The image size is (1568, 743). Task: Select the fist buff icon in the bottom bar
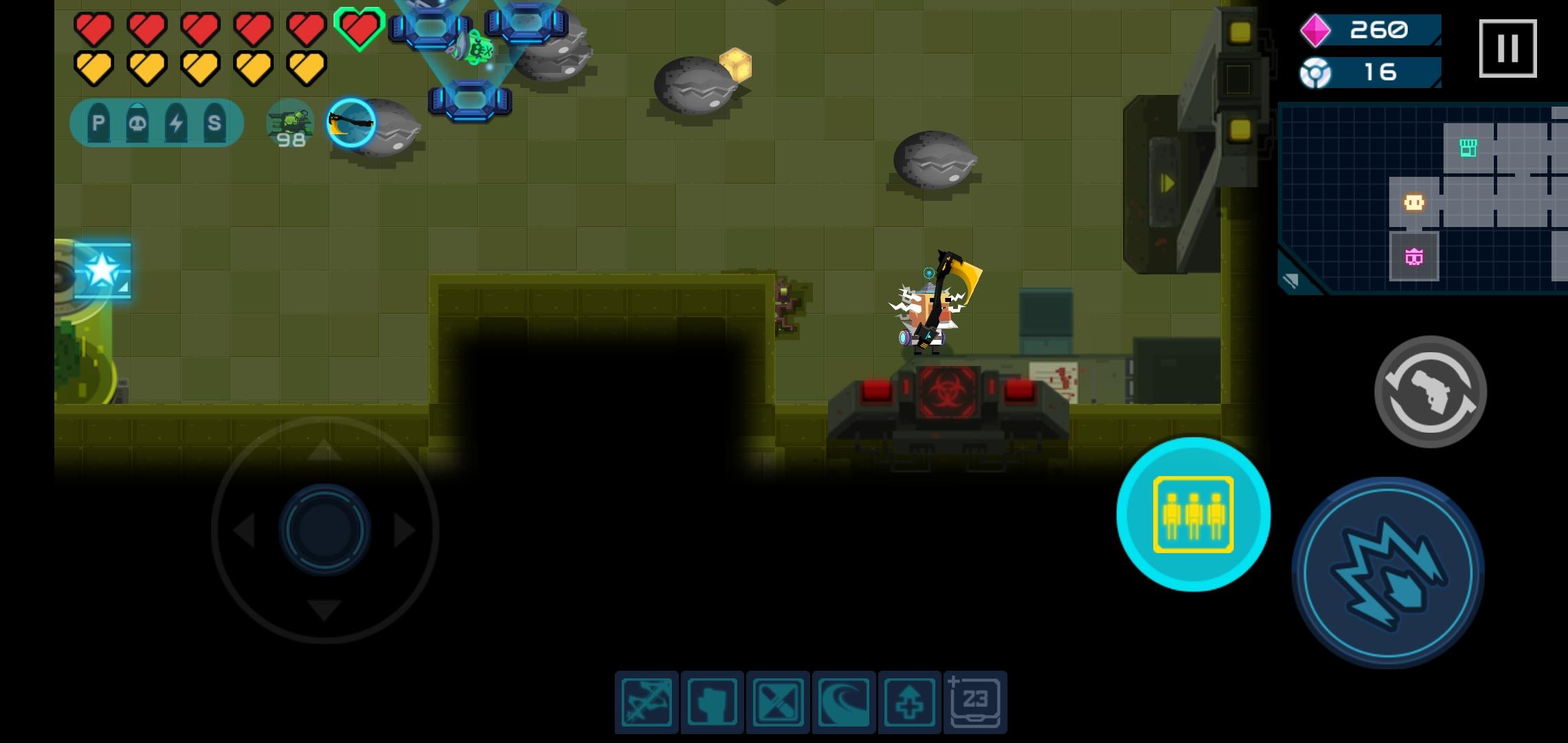point(712,700)
